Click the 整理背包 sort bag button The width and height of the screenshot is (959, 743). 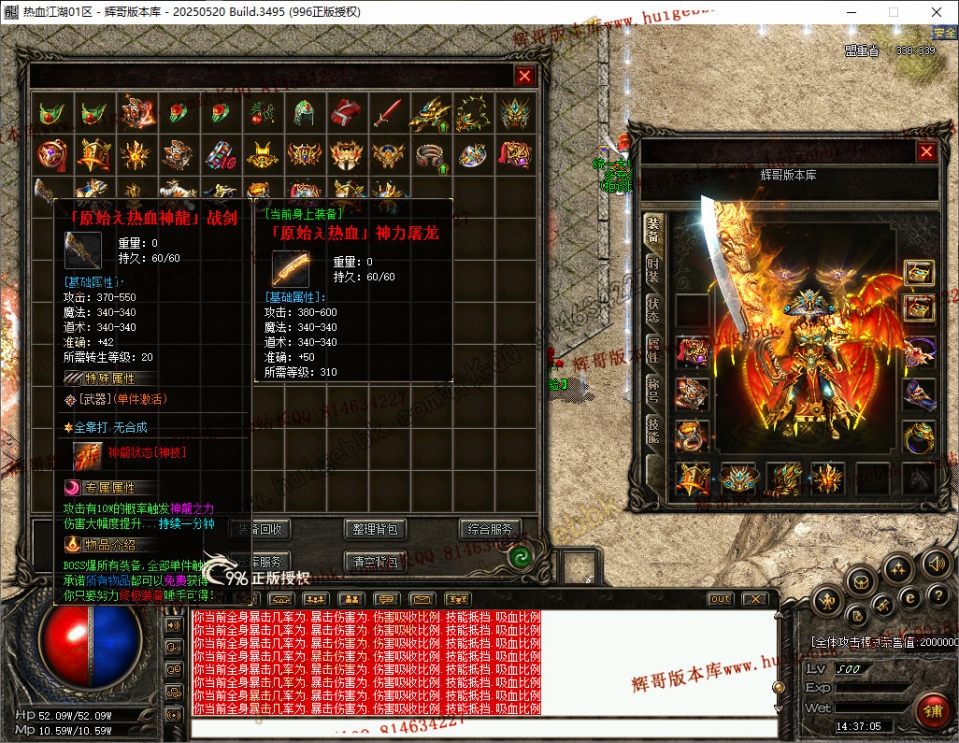pyautogui.click(x=376, y=529)
